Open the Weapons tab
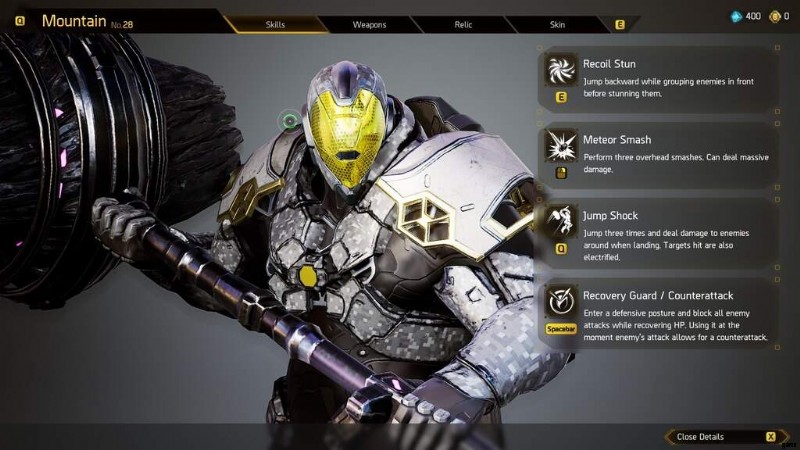The height and width of the screenshot is (450, 800). 370,23
